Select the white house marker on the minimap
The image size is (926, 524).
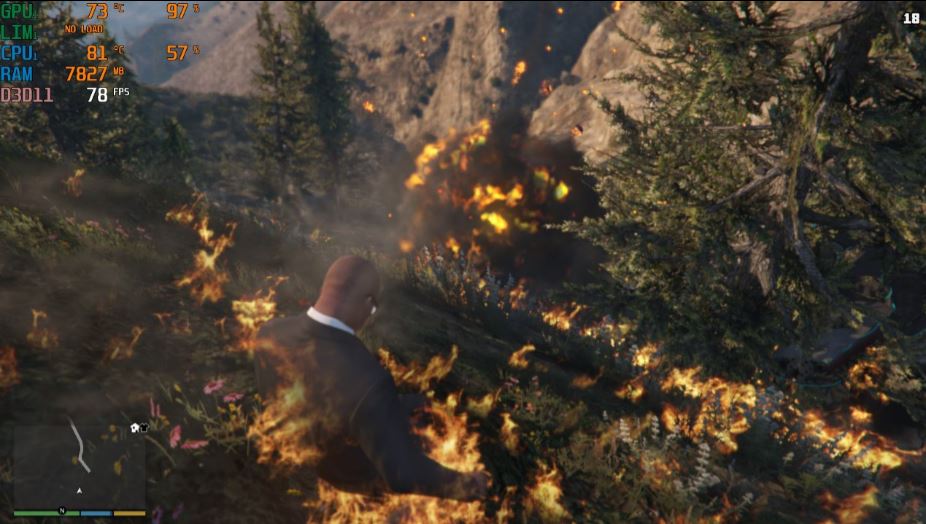134,428
